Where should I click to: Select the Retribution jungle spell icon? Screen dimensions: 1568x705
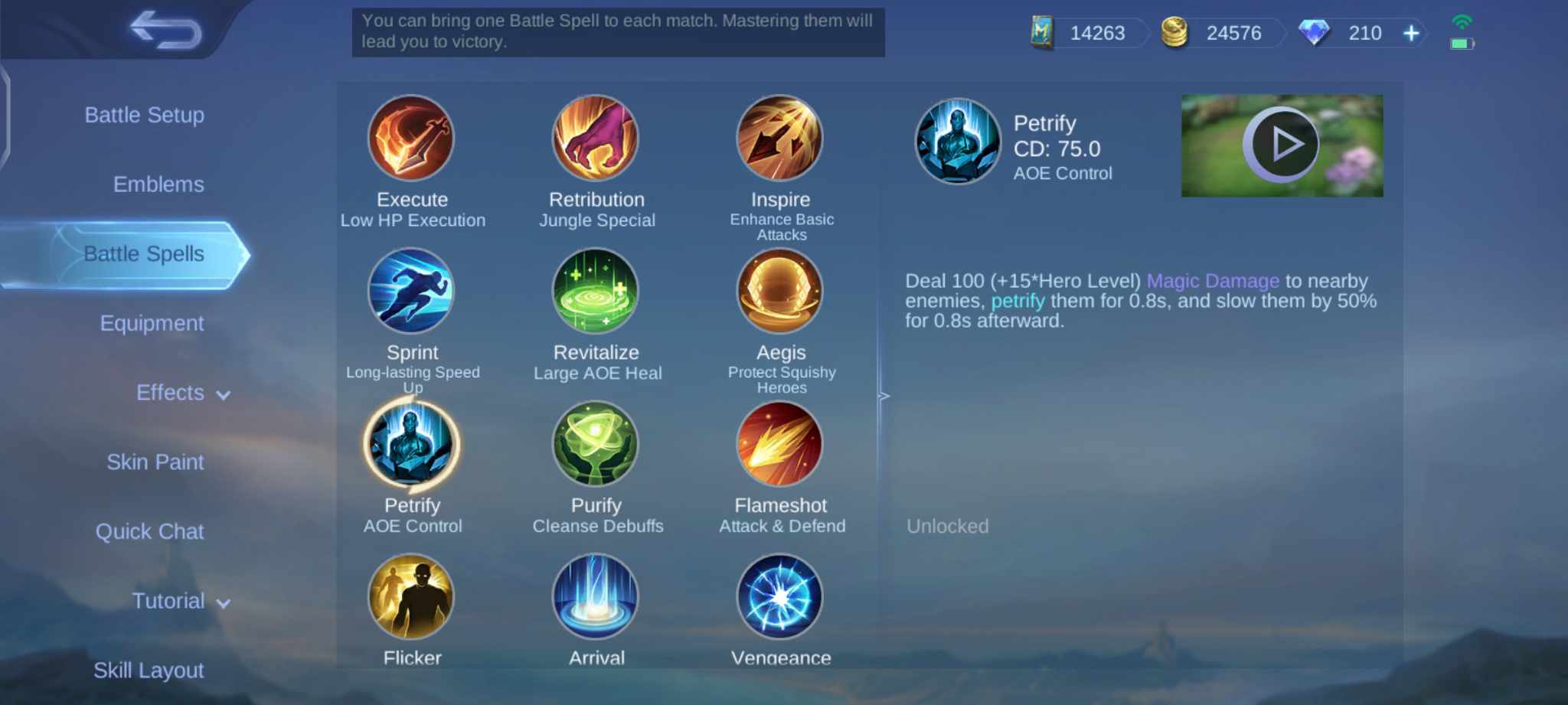(596, 139)
